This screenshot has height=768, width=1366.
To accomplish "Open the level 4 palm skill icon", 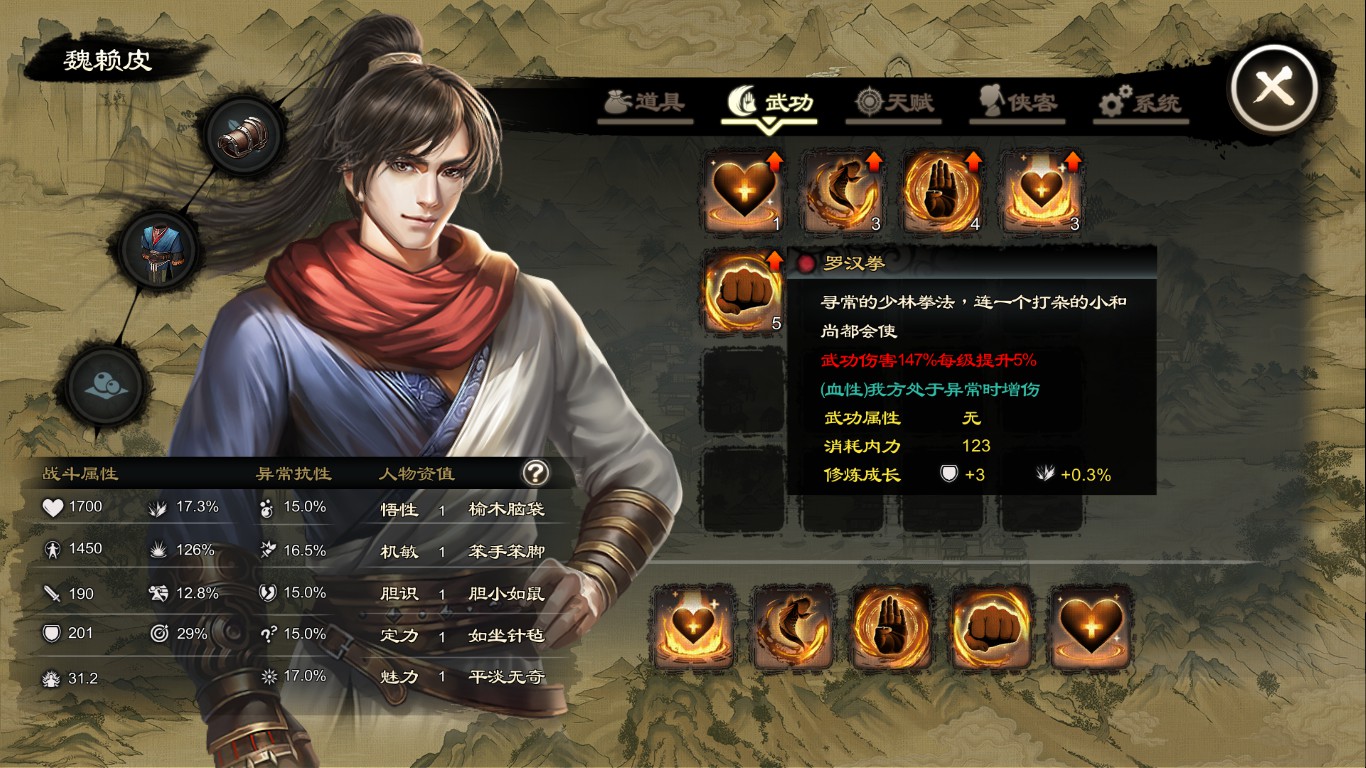I will click(943, 190).
